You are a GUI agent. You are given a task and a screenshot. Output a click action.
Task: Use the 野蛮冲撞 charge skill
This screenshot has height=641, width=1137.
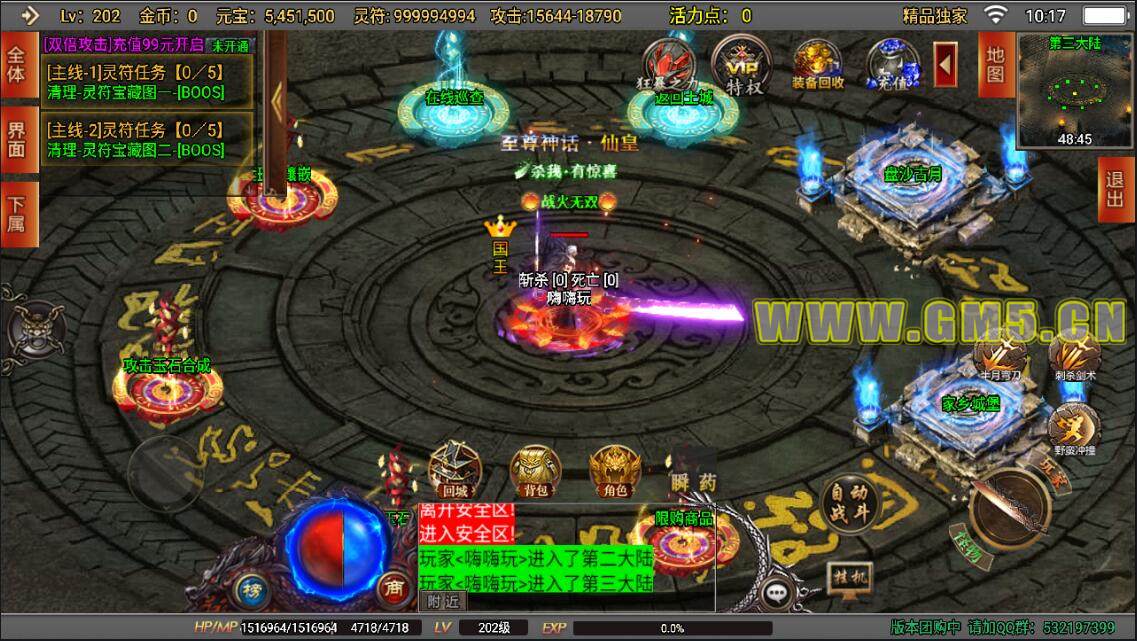[x=1074, y=424]
